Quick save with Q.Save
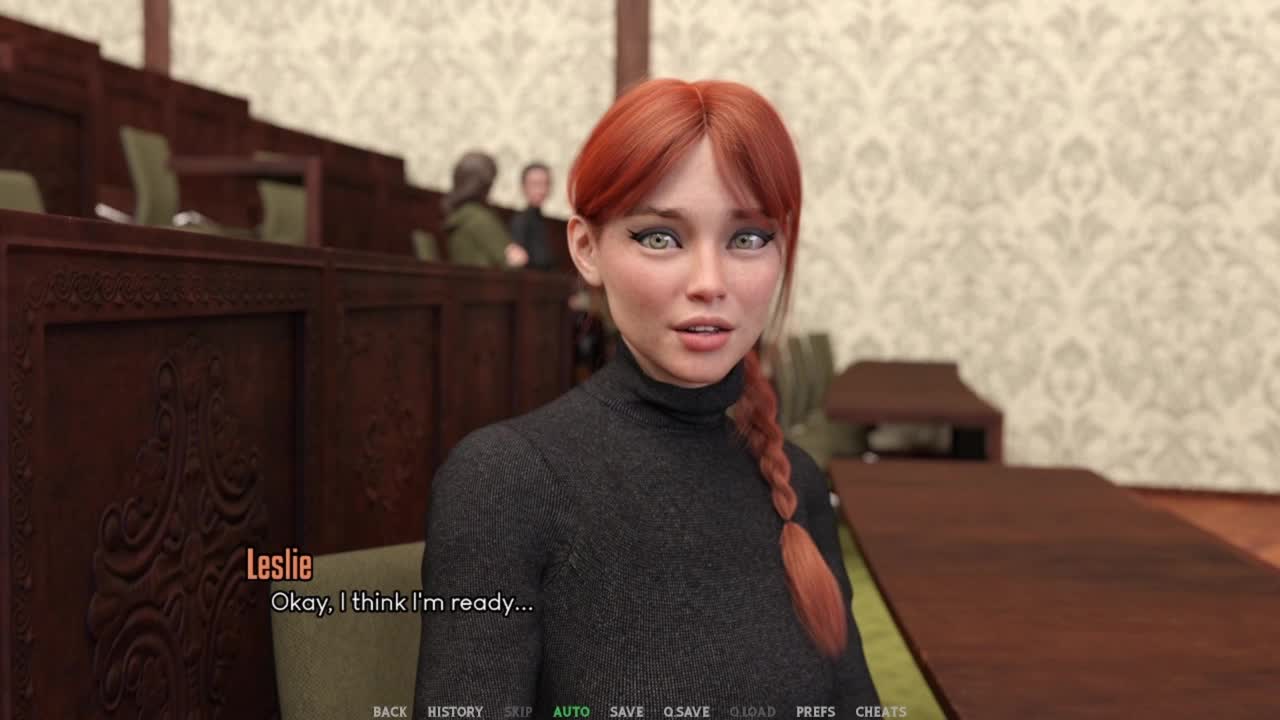Image resolution: width=1280 pixels, height=720 pixels. [x=686, y=712]
